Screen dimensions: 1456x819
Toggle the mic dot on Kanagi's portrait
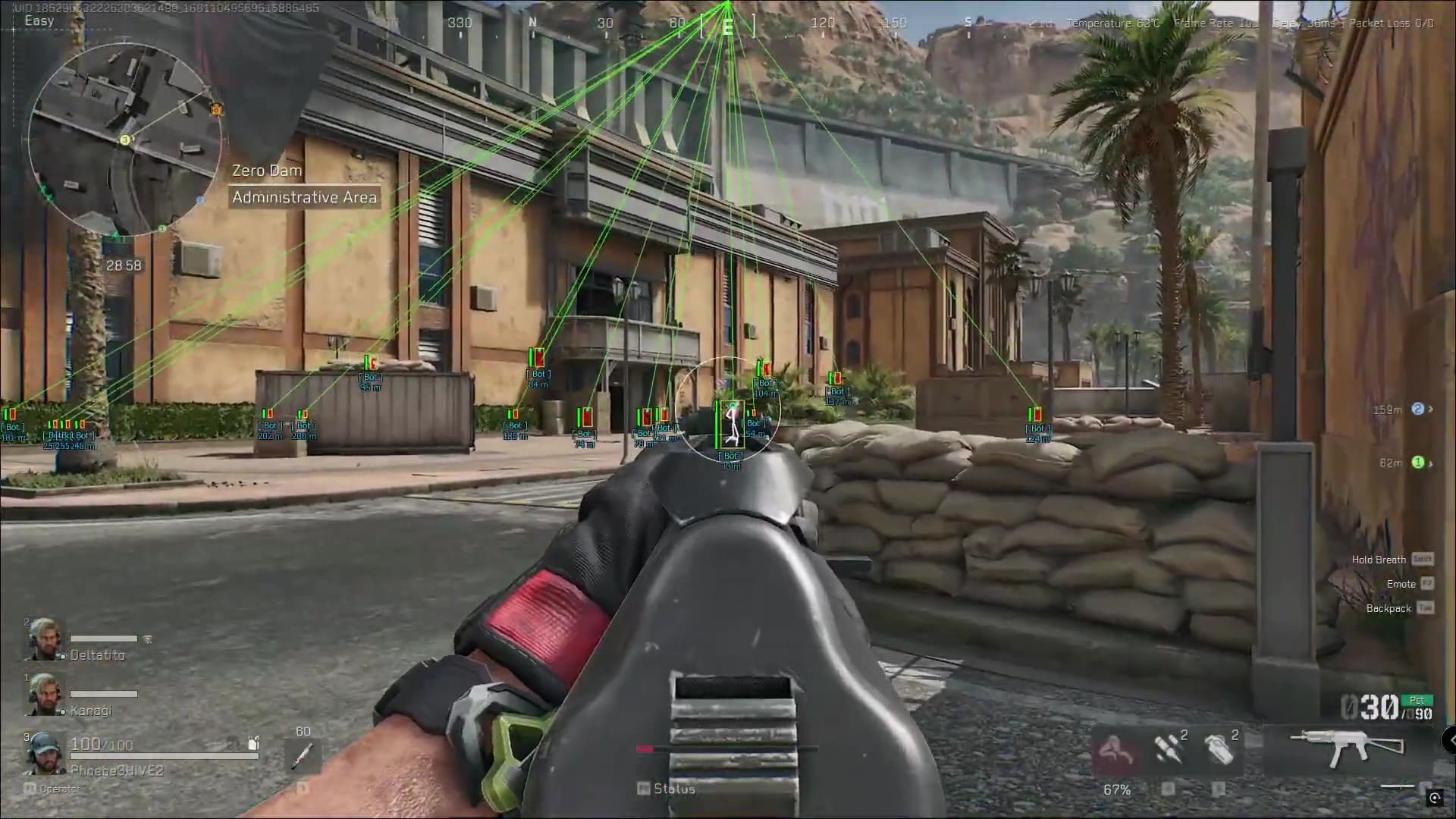click(63, 711)
